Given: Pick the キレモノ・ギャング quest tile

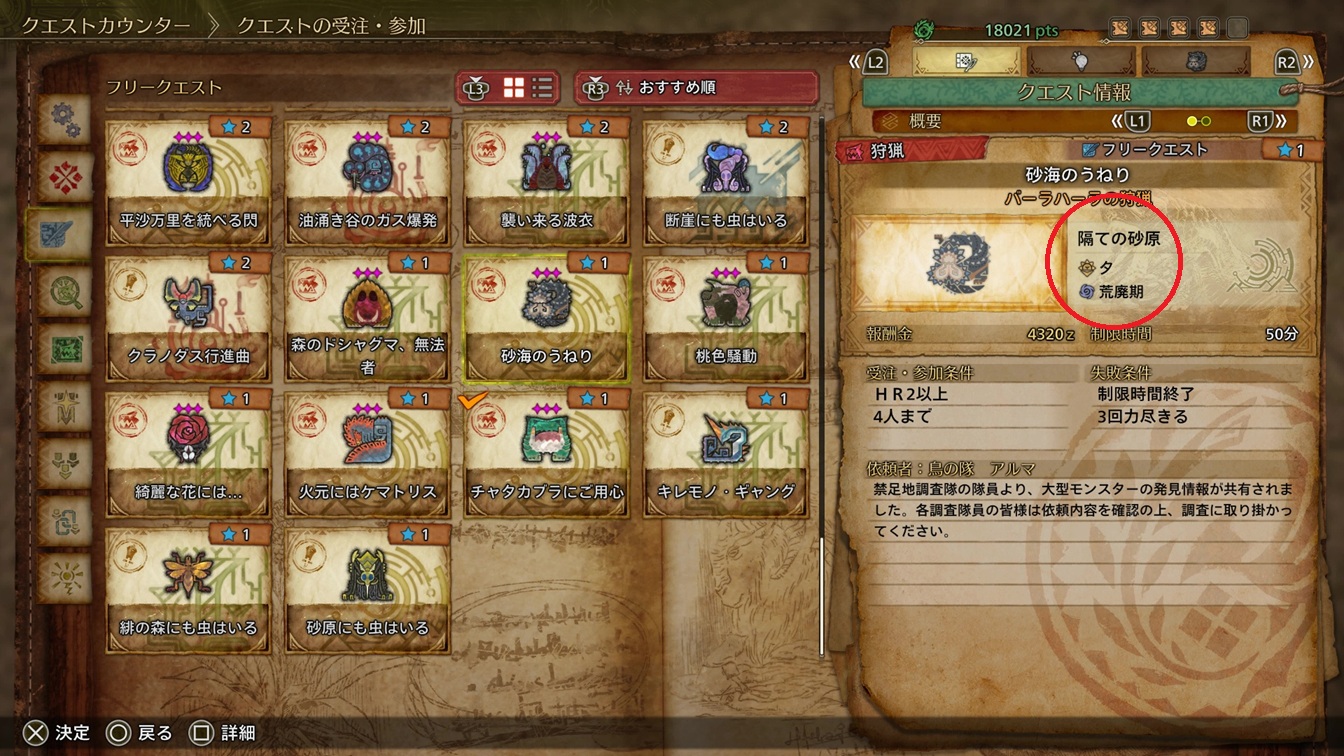Looking at the screenshot, I should click(x=725, y=452).
